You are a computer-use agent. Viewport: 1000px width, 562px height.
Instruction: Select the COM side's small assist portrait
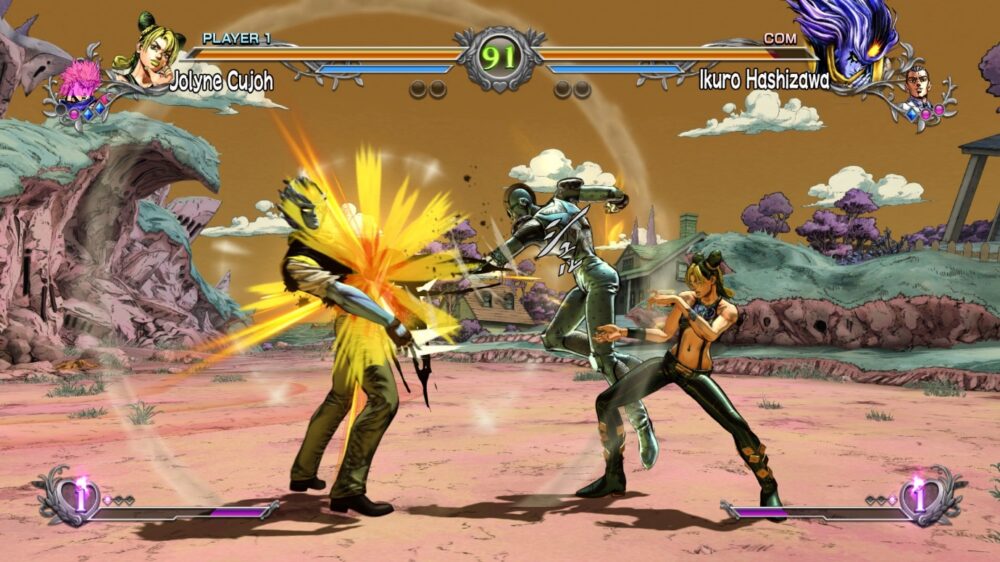[918, 84]
